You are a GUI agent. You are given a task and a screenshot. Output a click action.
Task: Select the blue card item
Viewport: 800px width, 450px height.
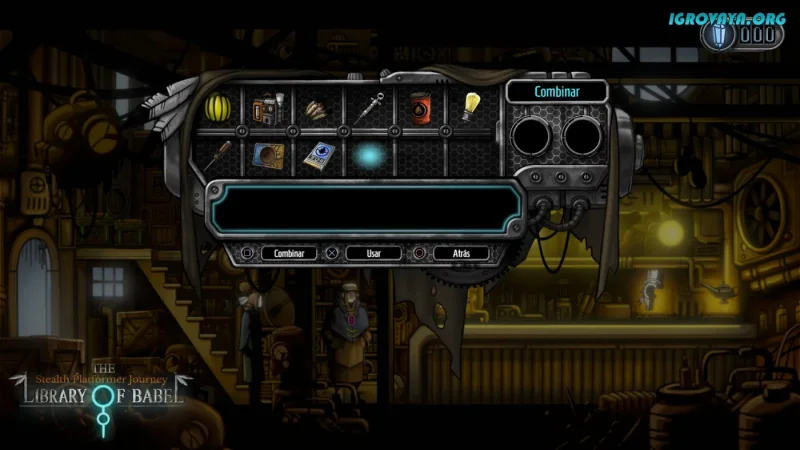click(x=318, y=155)
